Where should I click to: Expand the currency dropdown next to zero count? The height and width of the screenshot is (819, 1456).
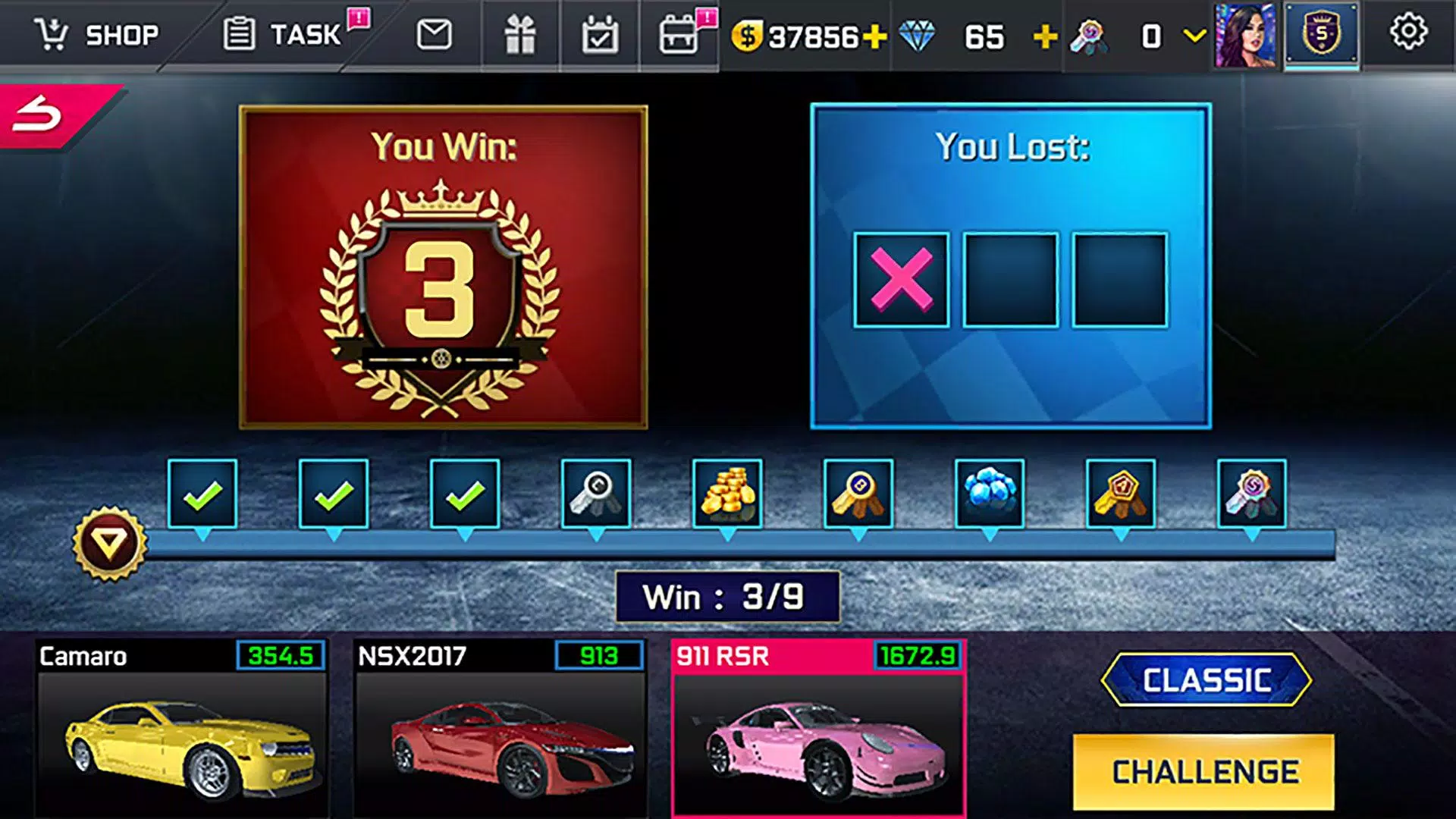(1192, 34)
